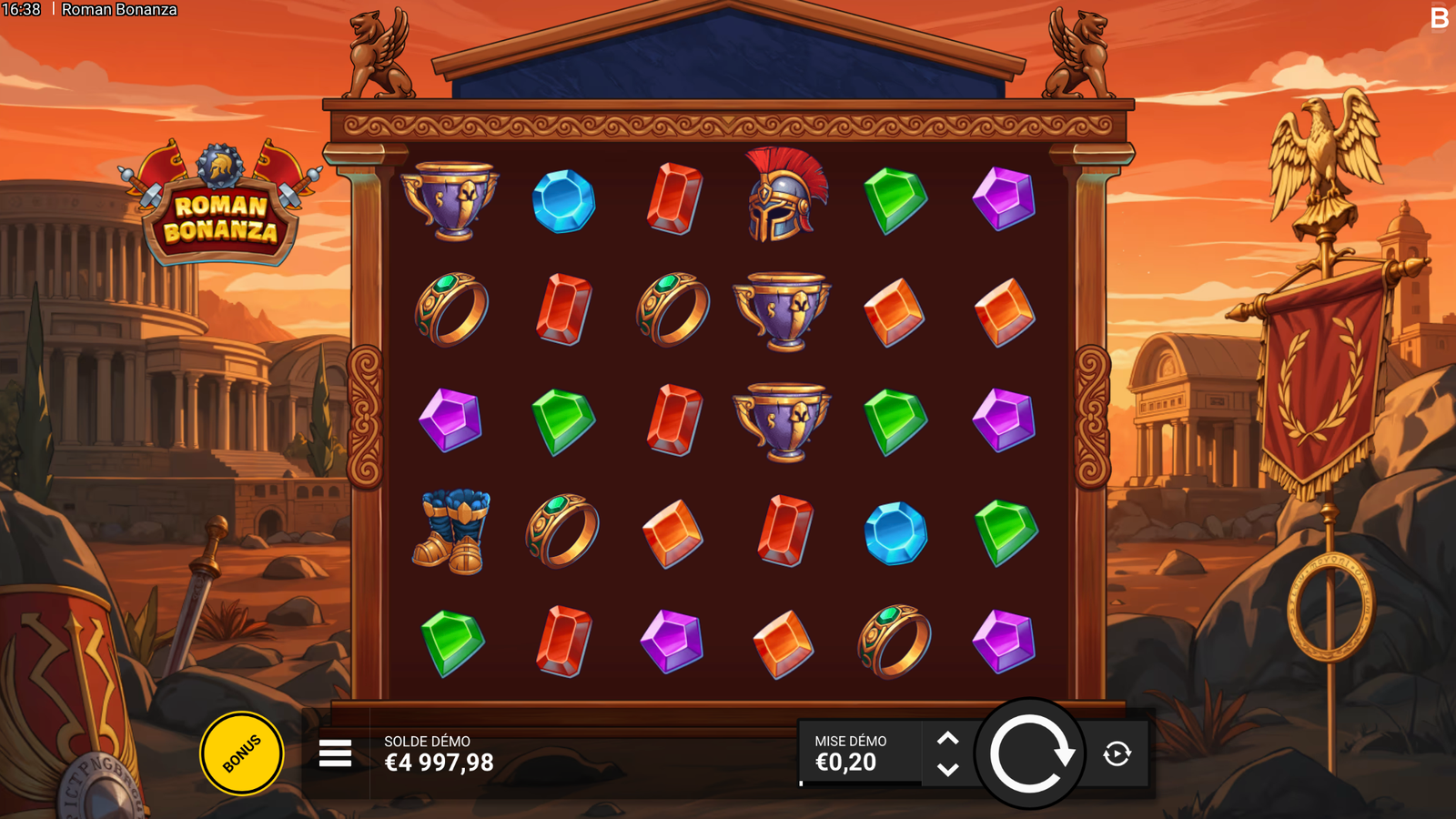Decrease the bet with the down arrow
Viewport: 1456px width, 819px height.
tap(947, 770)
